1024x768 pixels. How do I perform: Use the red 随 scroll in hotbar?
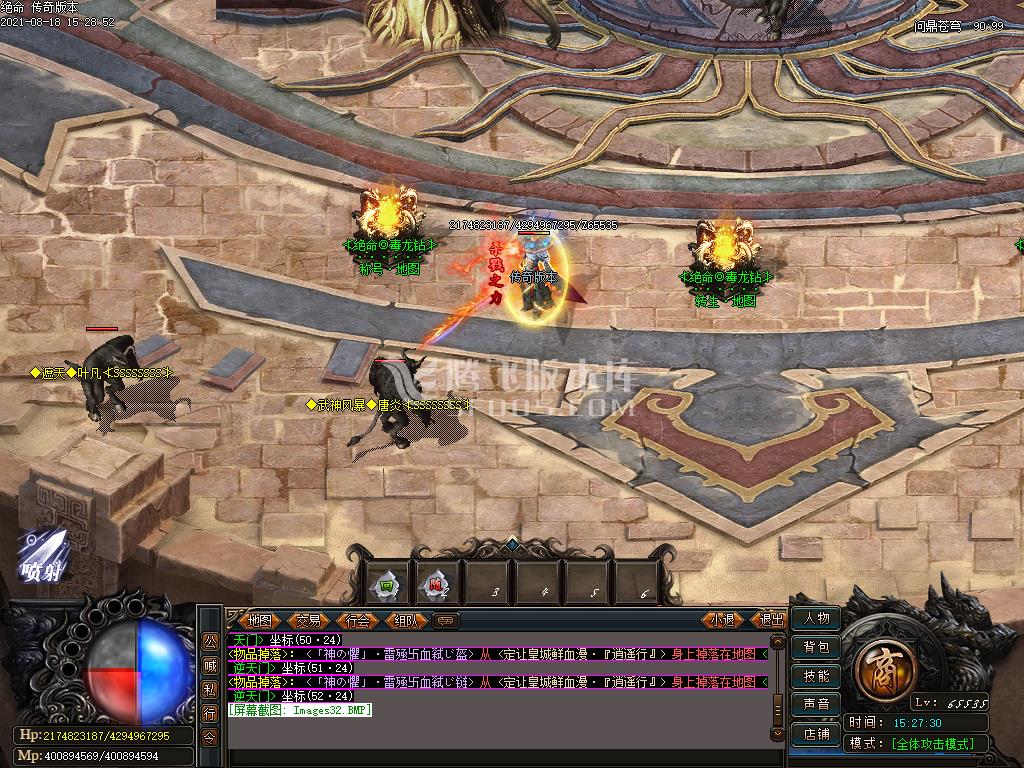tap(436, 585)
